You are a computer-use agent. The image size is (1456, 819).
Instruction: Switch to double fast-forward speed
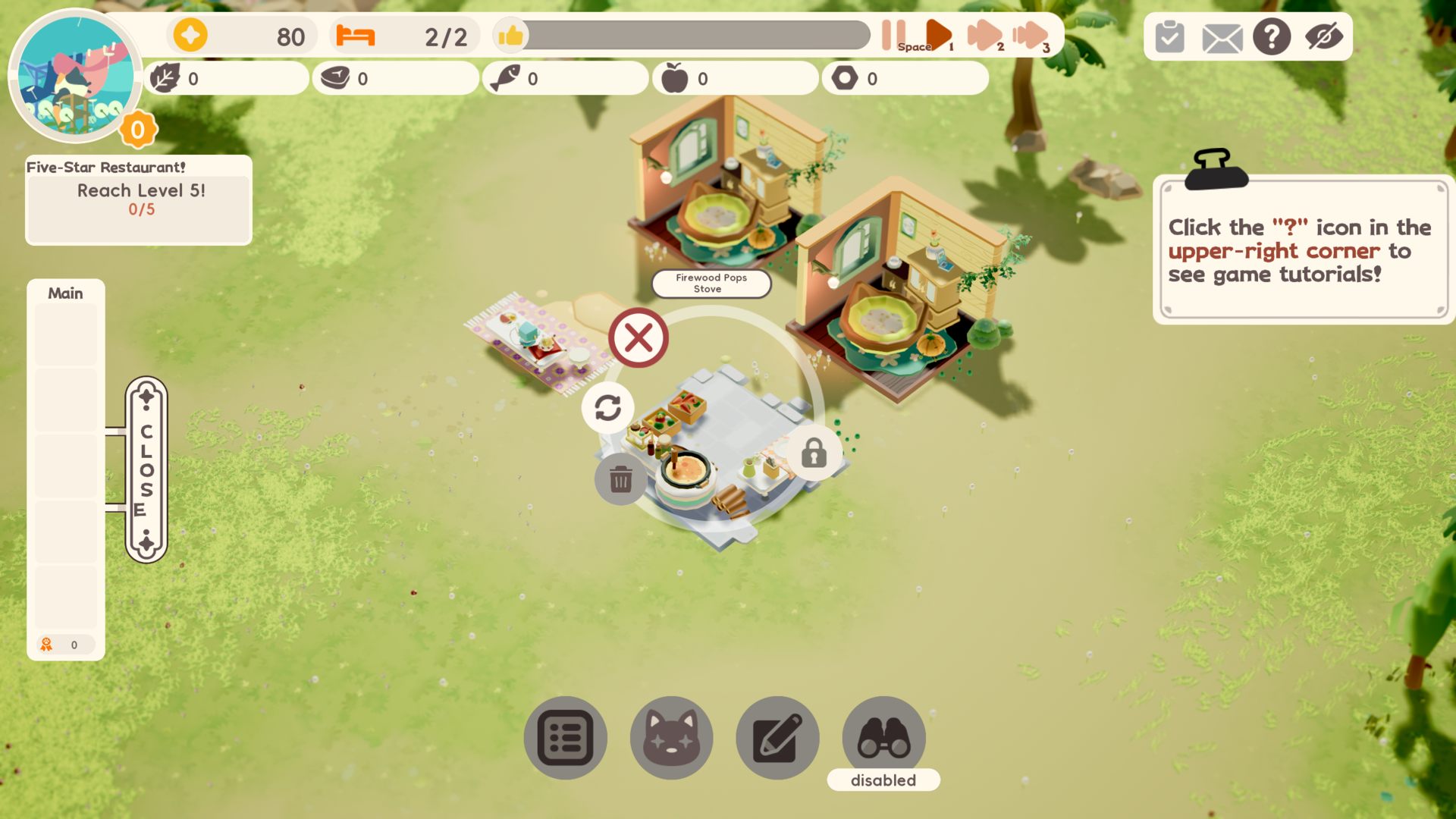[x=984, y=35]
